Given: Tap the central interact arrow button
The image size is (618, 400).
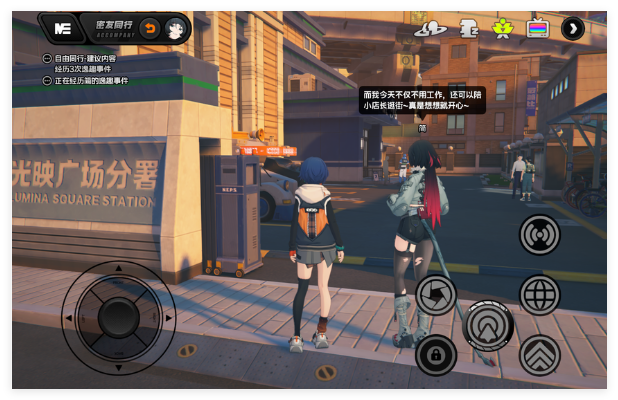Looking at the screenshot, I should 488,325.
